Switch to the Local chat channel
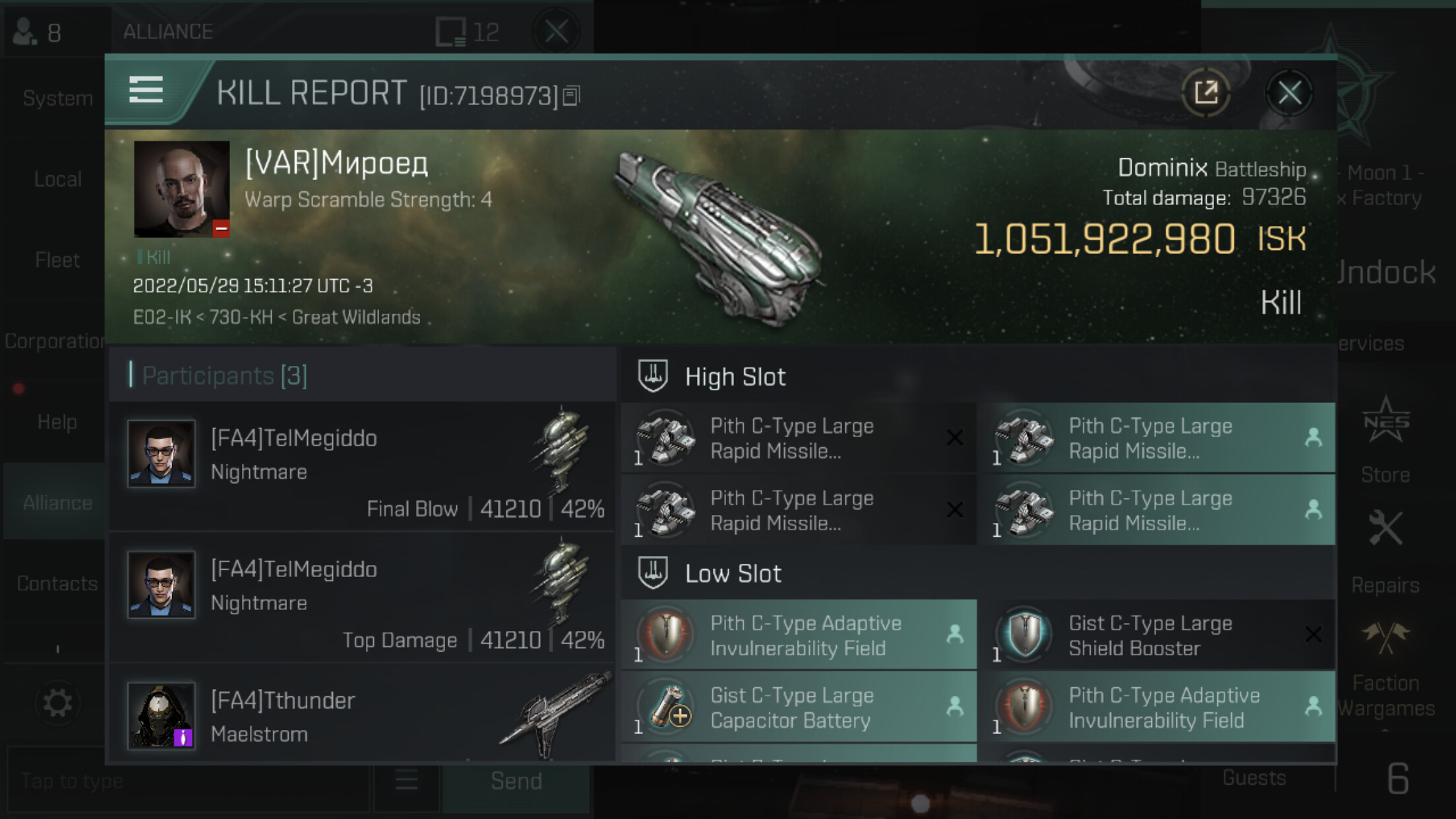 [x=57, y=179]
